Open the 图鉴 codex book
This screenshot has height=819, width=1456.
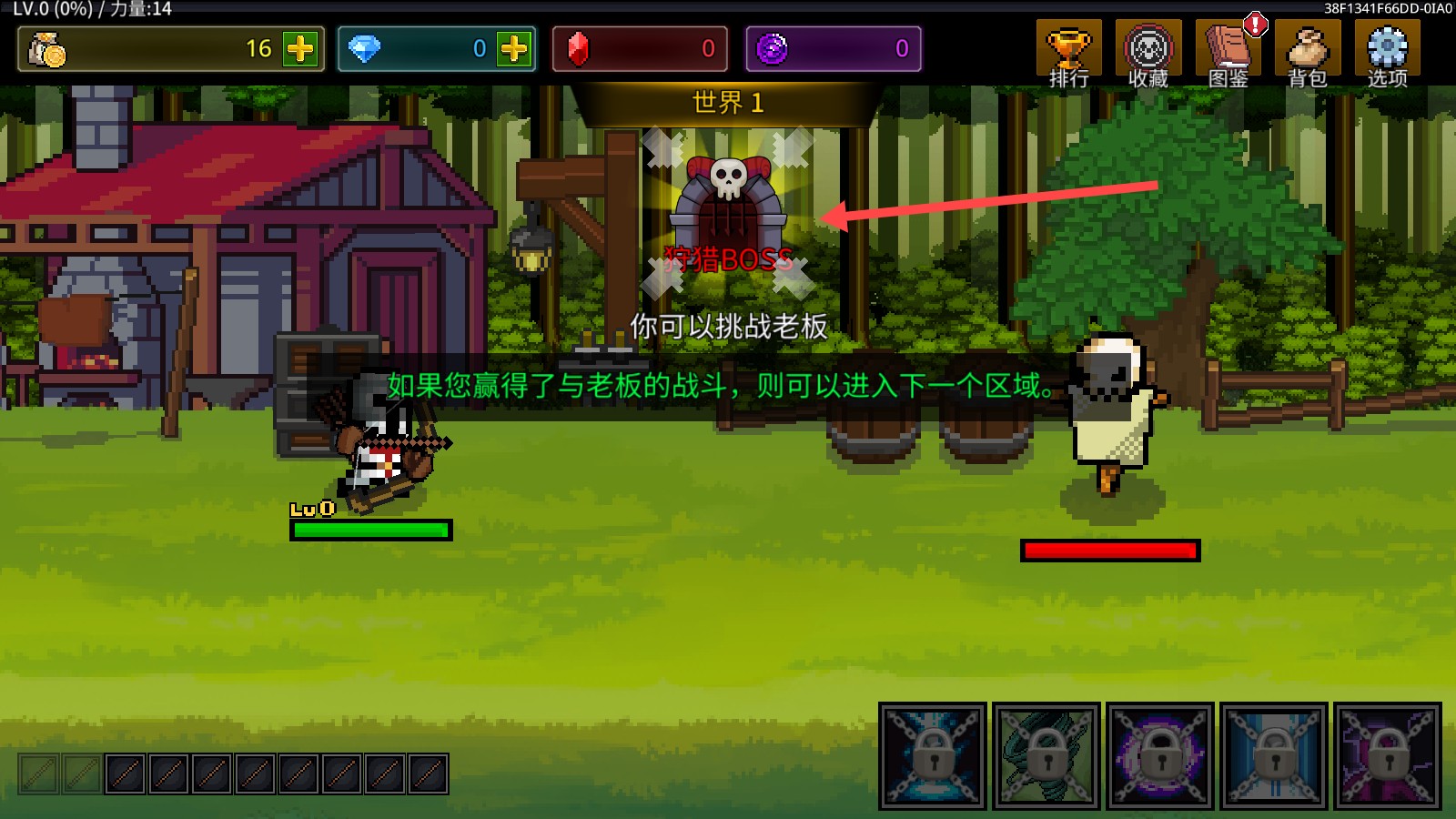pyautogui.click(x=1228, y=53)
